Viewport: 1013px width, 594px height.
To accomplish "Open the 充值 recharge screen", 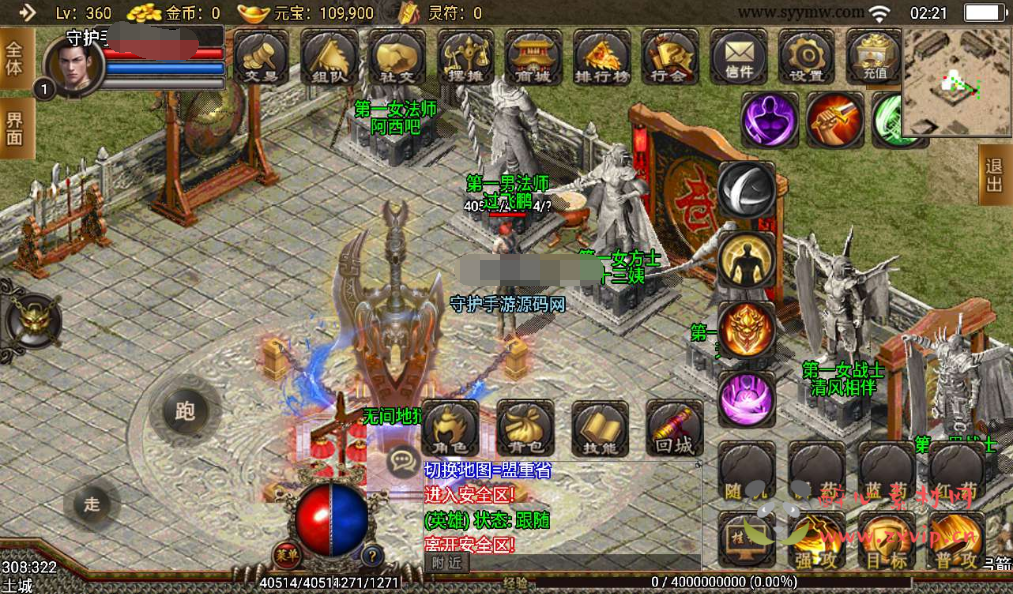I will 873,56.
